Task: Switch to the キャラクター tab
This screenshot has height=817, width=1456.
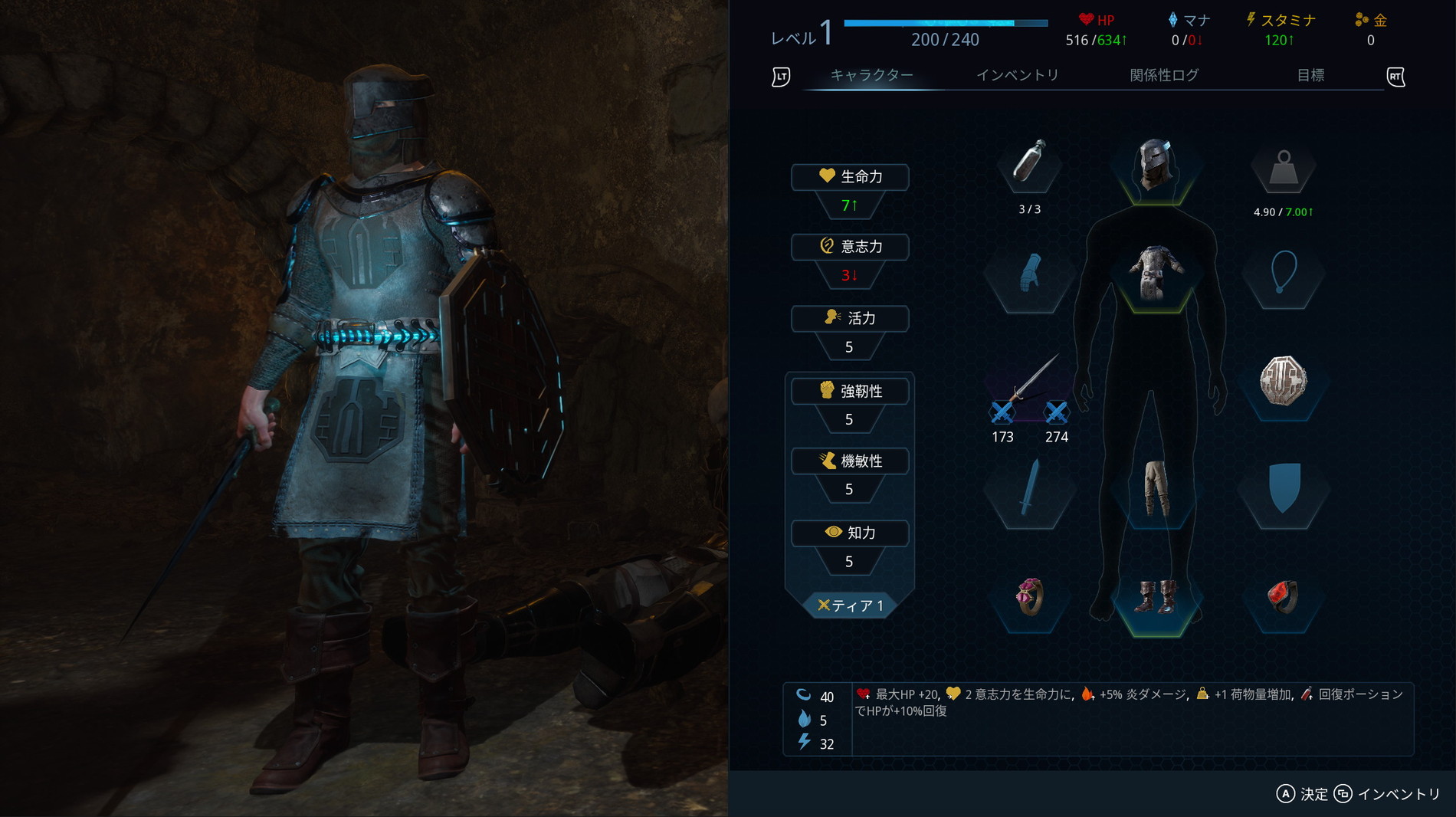Action: click(x=871, y=75)
